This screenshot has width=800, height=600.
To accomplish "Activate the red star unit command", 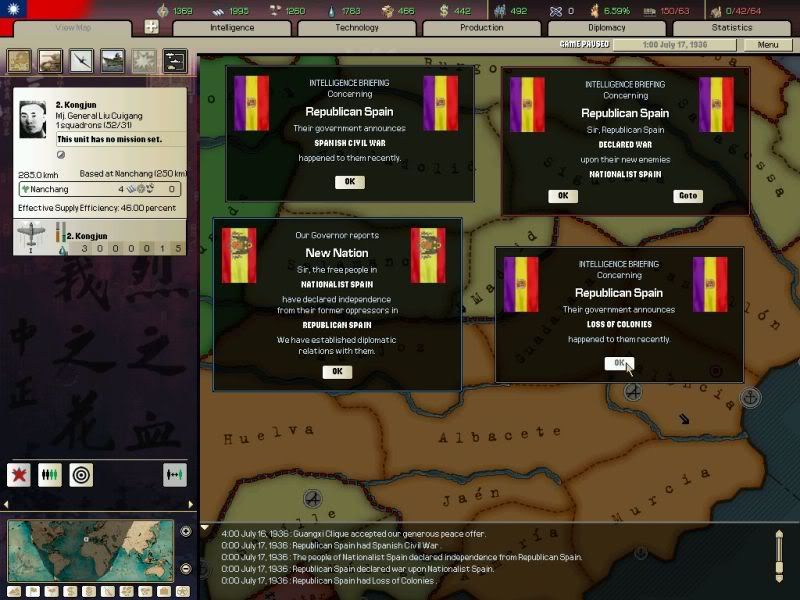I will [x=19, y=475].
